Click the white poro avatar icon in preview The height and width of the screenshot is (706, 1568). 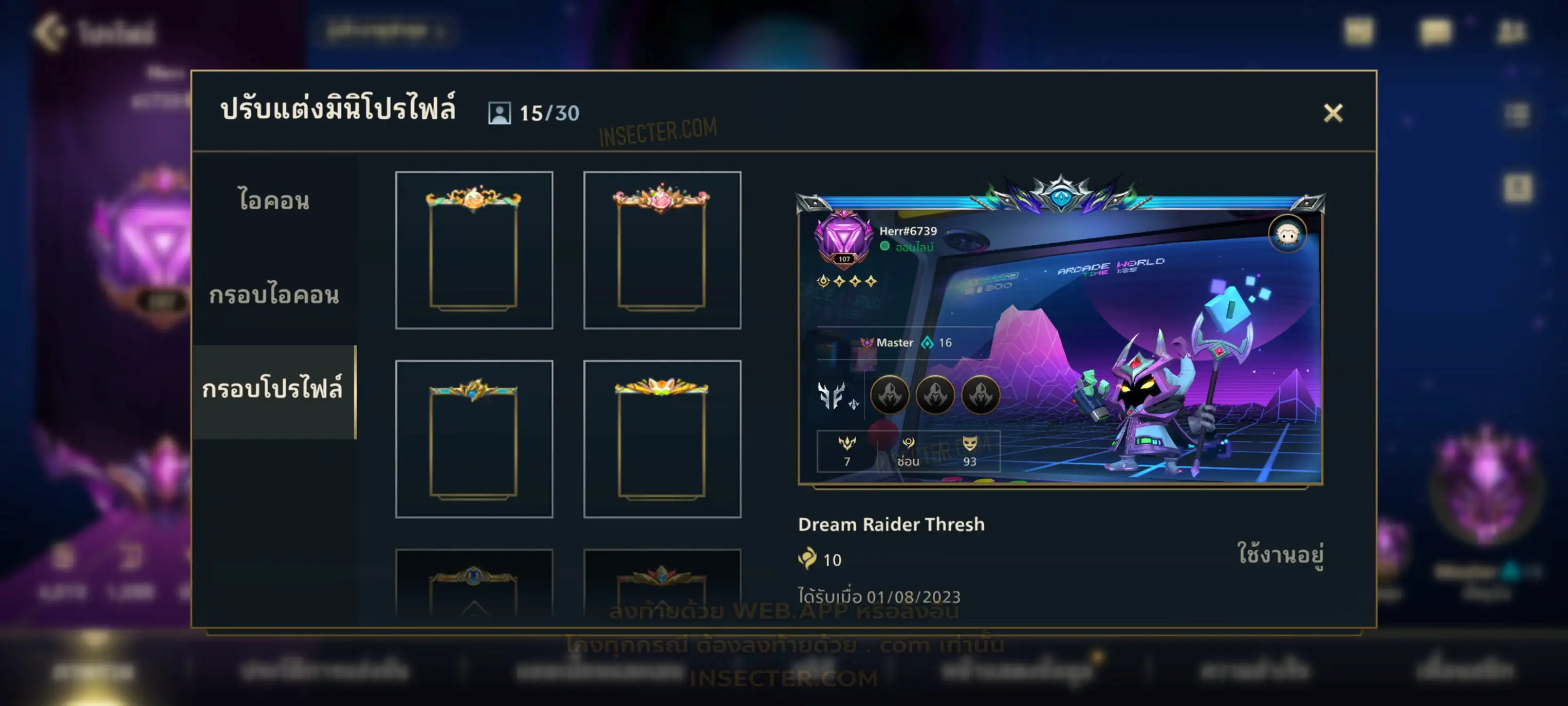(1287, 234)
